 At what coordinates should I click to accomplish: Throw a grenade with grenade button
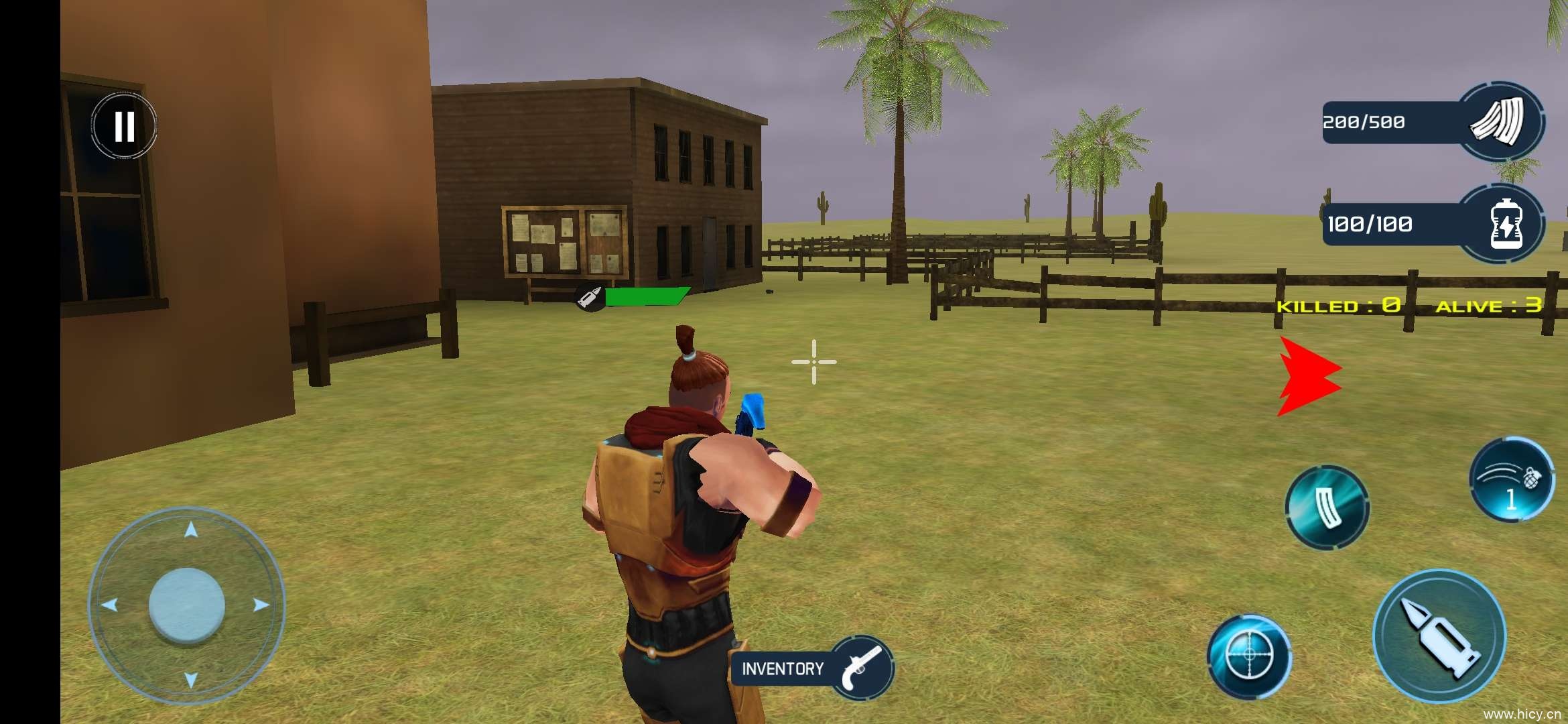pyautogui.click(x=1512, y=479)
